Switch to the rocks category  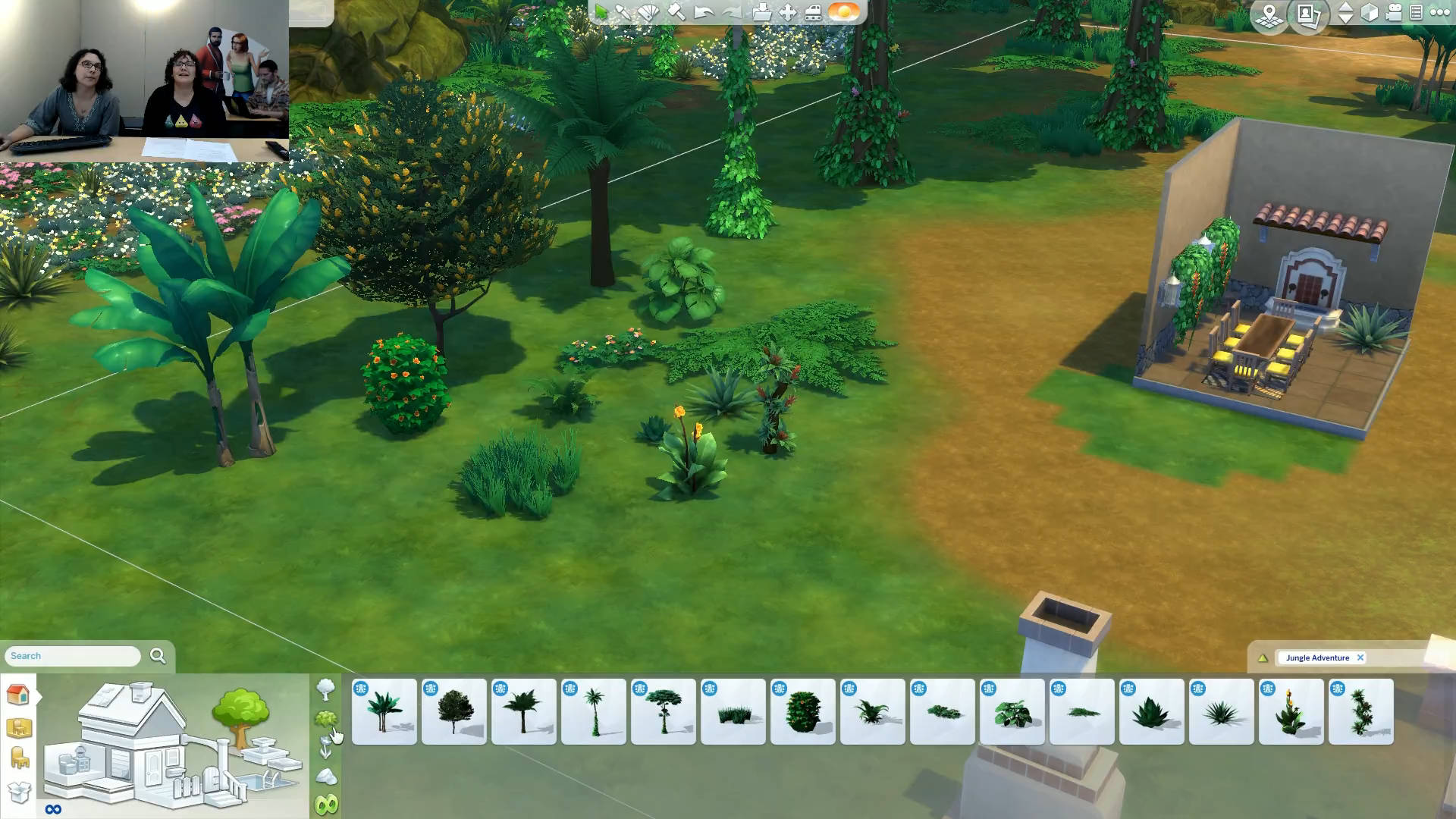(326, 776)
